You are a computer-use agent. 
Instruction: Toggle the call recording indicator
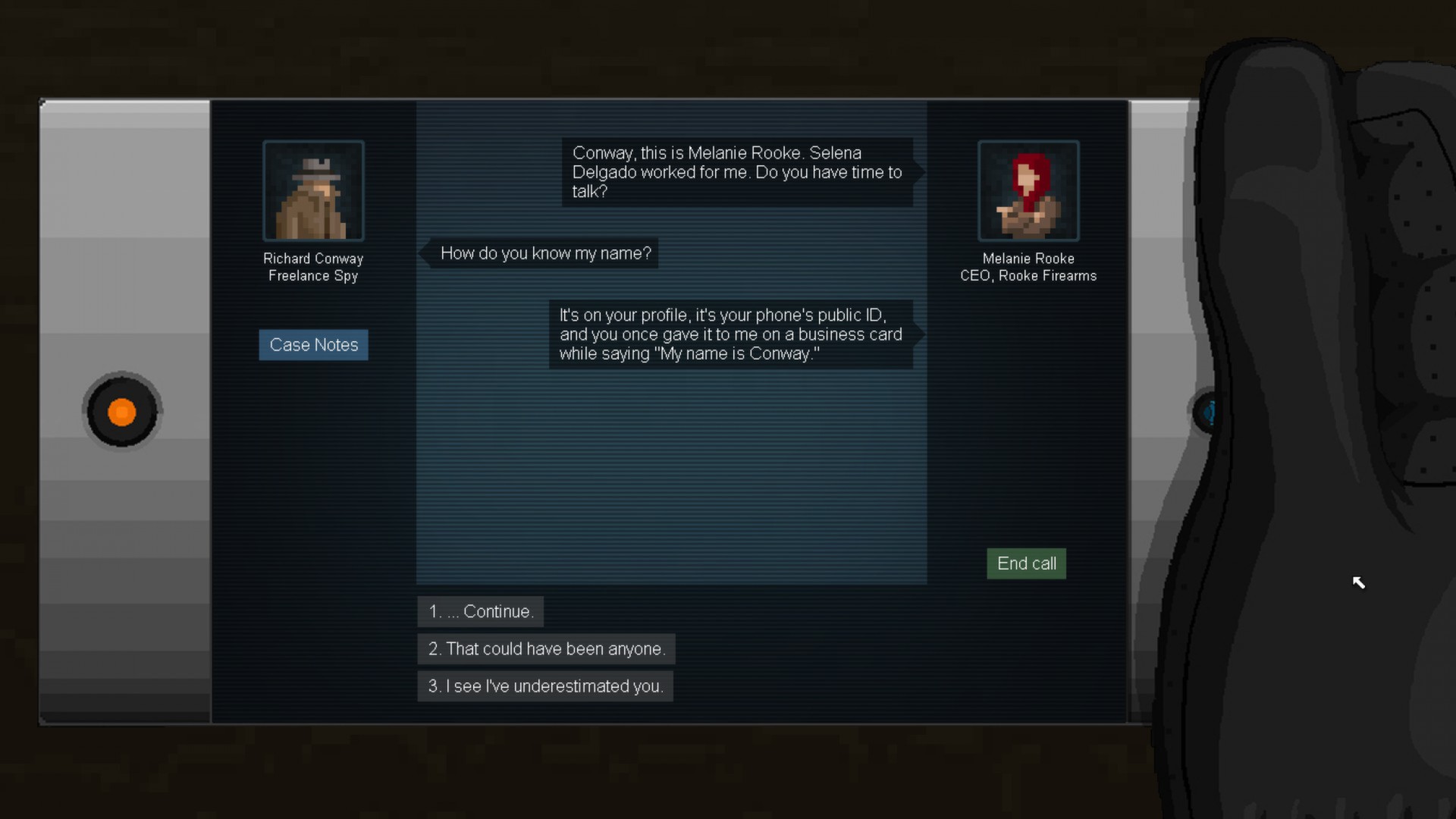point(121,412)
